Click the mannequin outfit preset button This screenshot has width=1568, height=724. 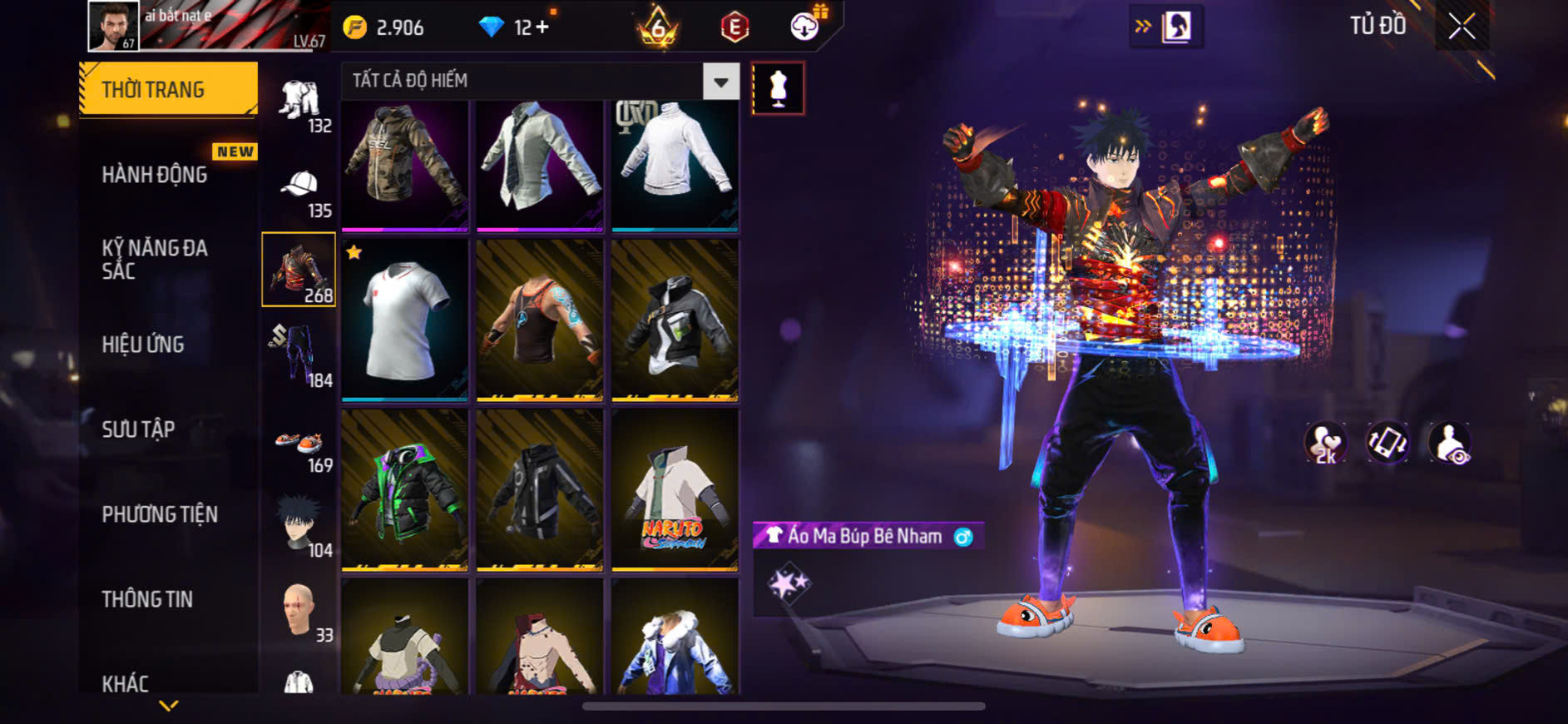click(778, 88)
